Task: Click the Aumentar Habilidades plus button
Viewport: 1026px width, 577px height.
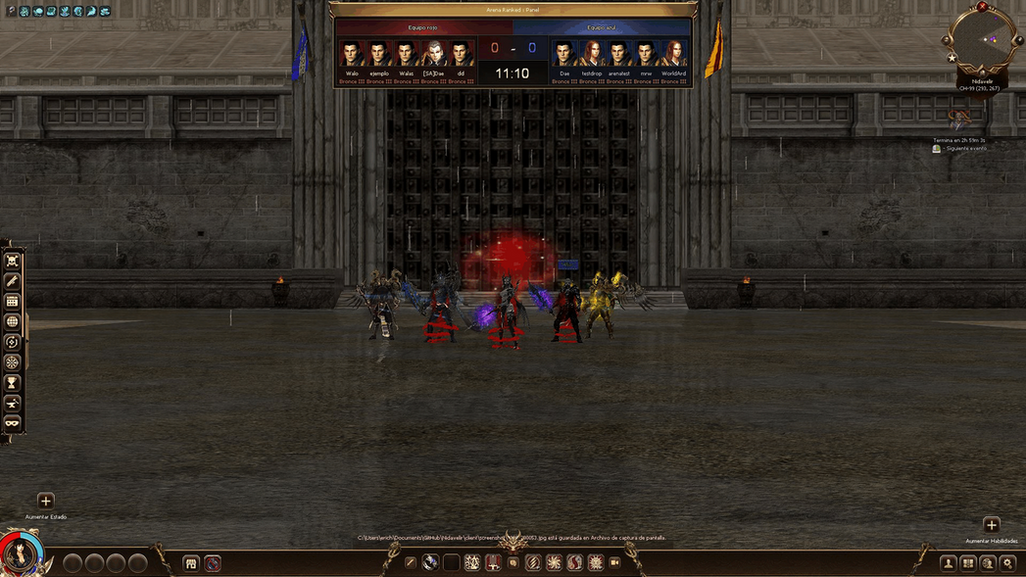Action: 991,525
